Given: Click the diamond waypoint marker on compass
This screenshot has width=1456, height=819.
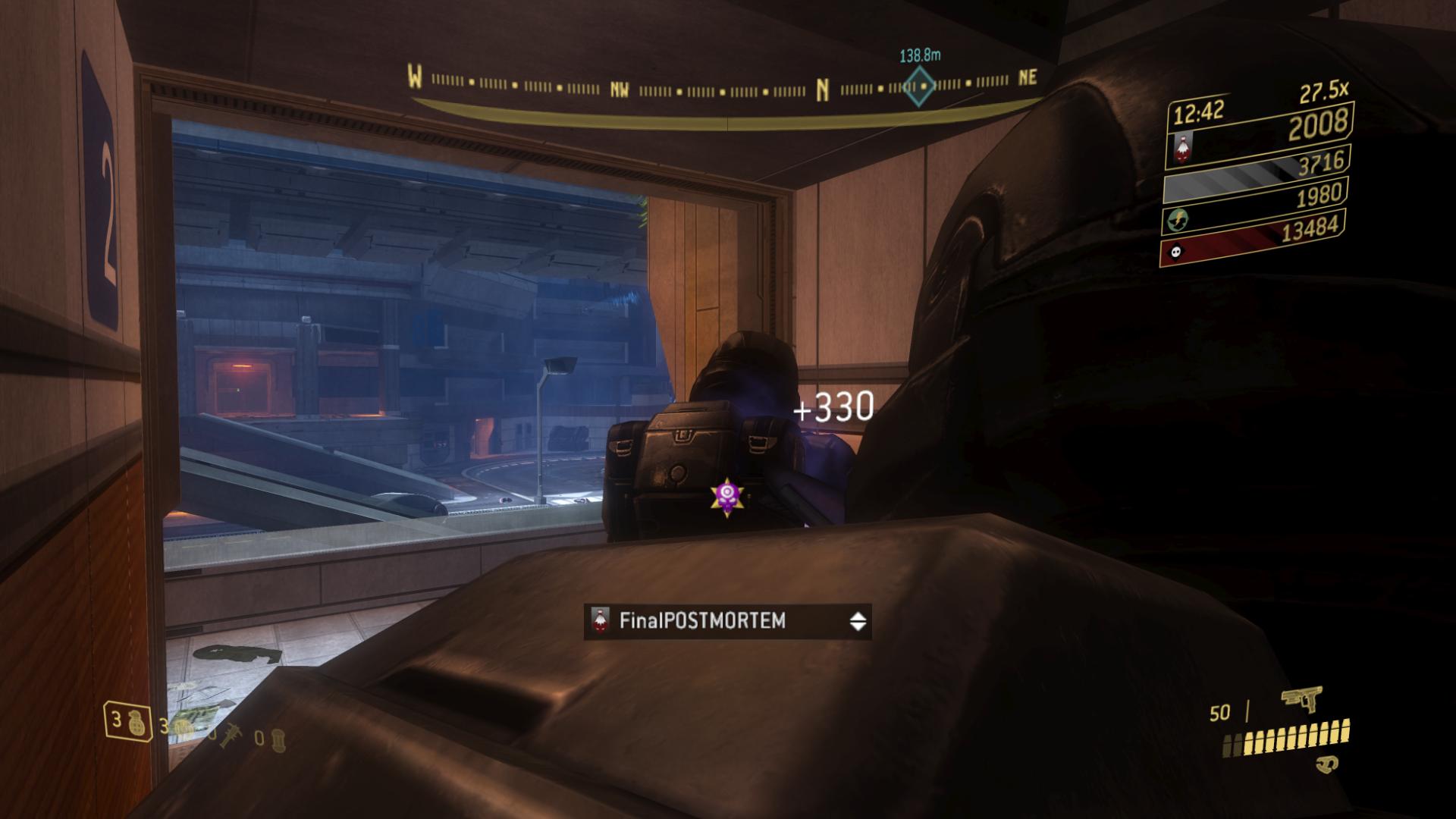Looking at the screenshot, I should [x=919, y=85].
